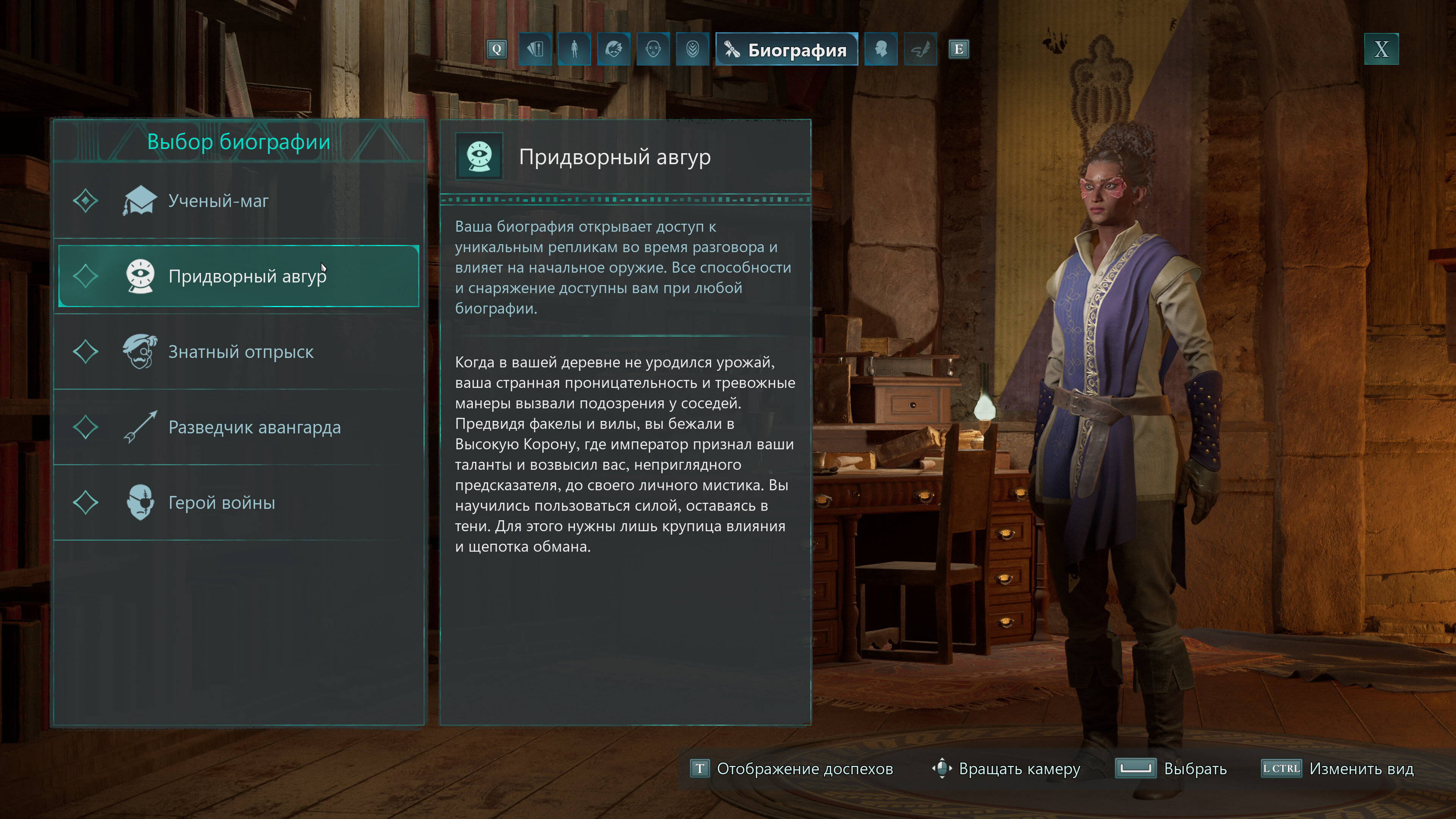The width and height of the screenshot is (1456, 819).
Task: Switch to the quill signature tab
Action: coord(920,49)
